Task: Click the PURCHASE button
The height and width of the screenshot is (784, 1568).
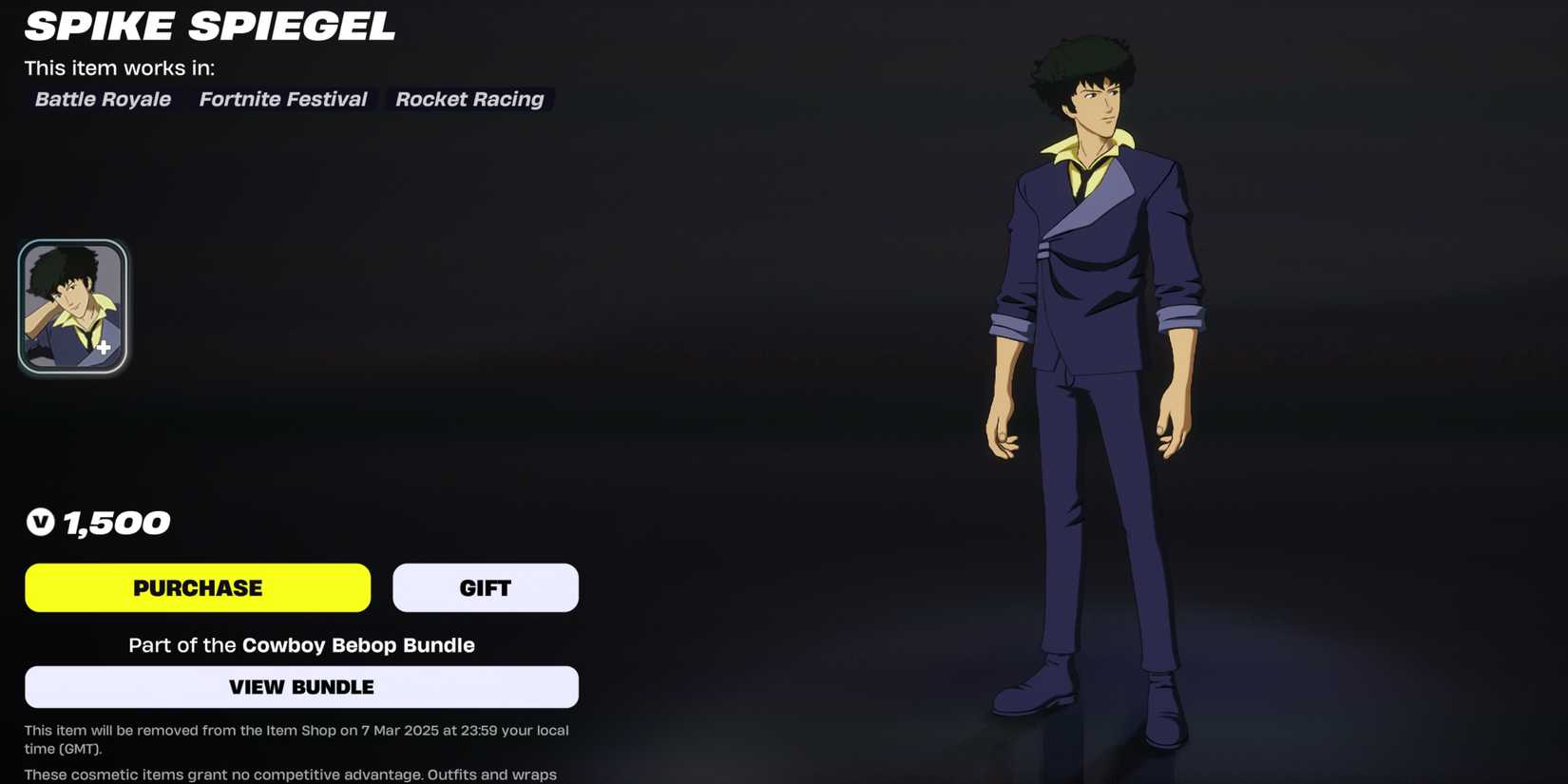Action: click(x=197, y=587)
